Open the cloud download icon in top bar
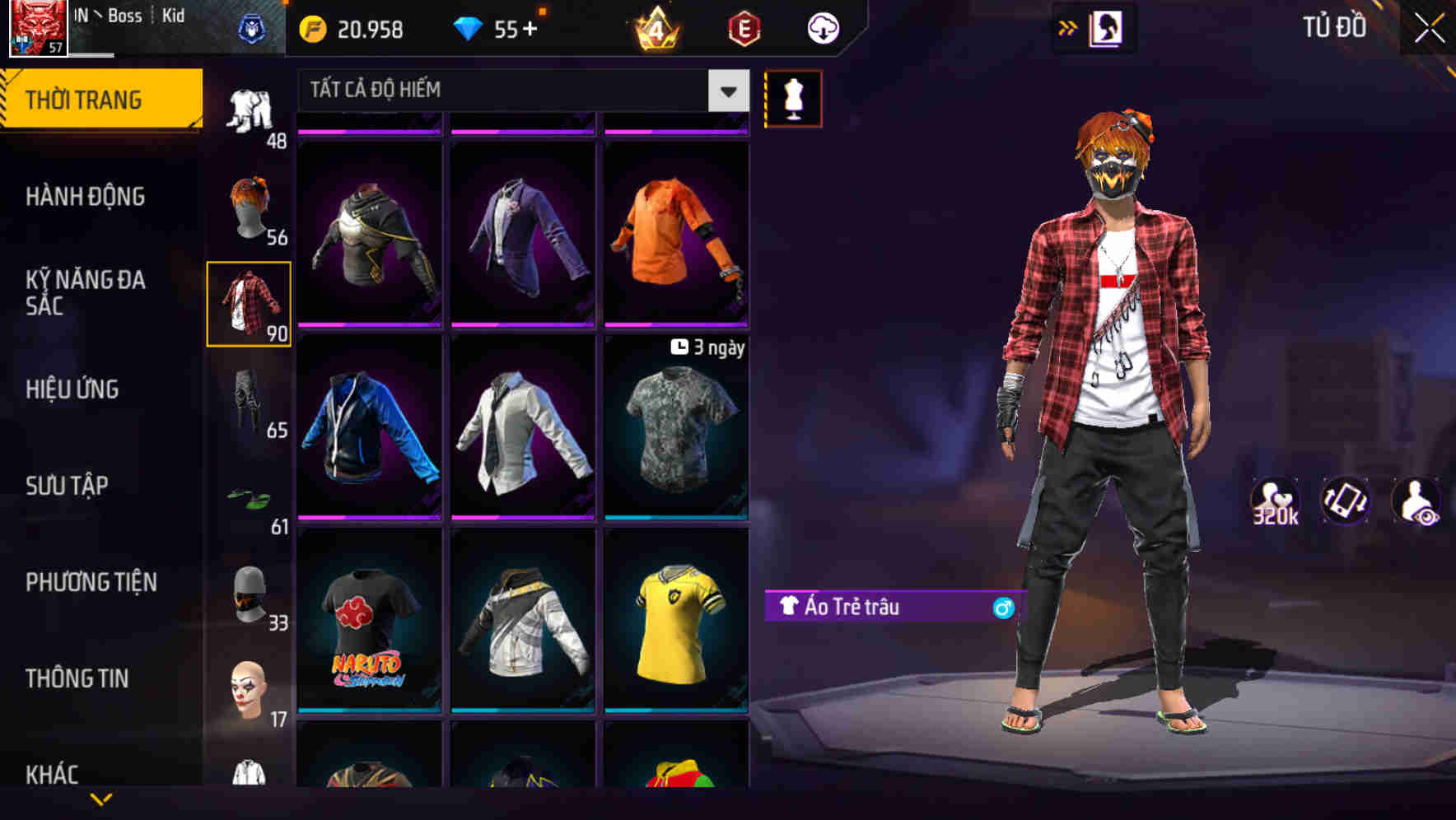Screen dimensions: 1456x820 [821, 27]
